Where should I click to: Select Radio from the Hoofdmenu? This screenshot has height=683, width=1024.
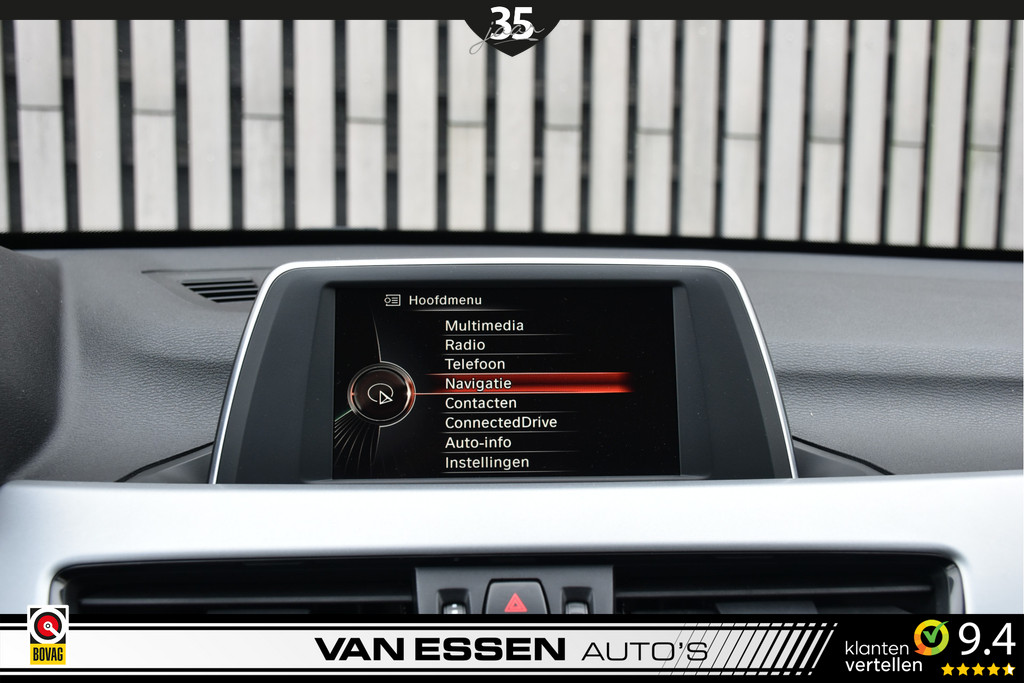pos(465,345)
